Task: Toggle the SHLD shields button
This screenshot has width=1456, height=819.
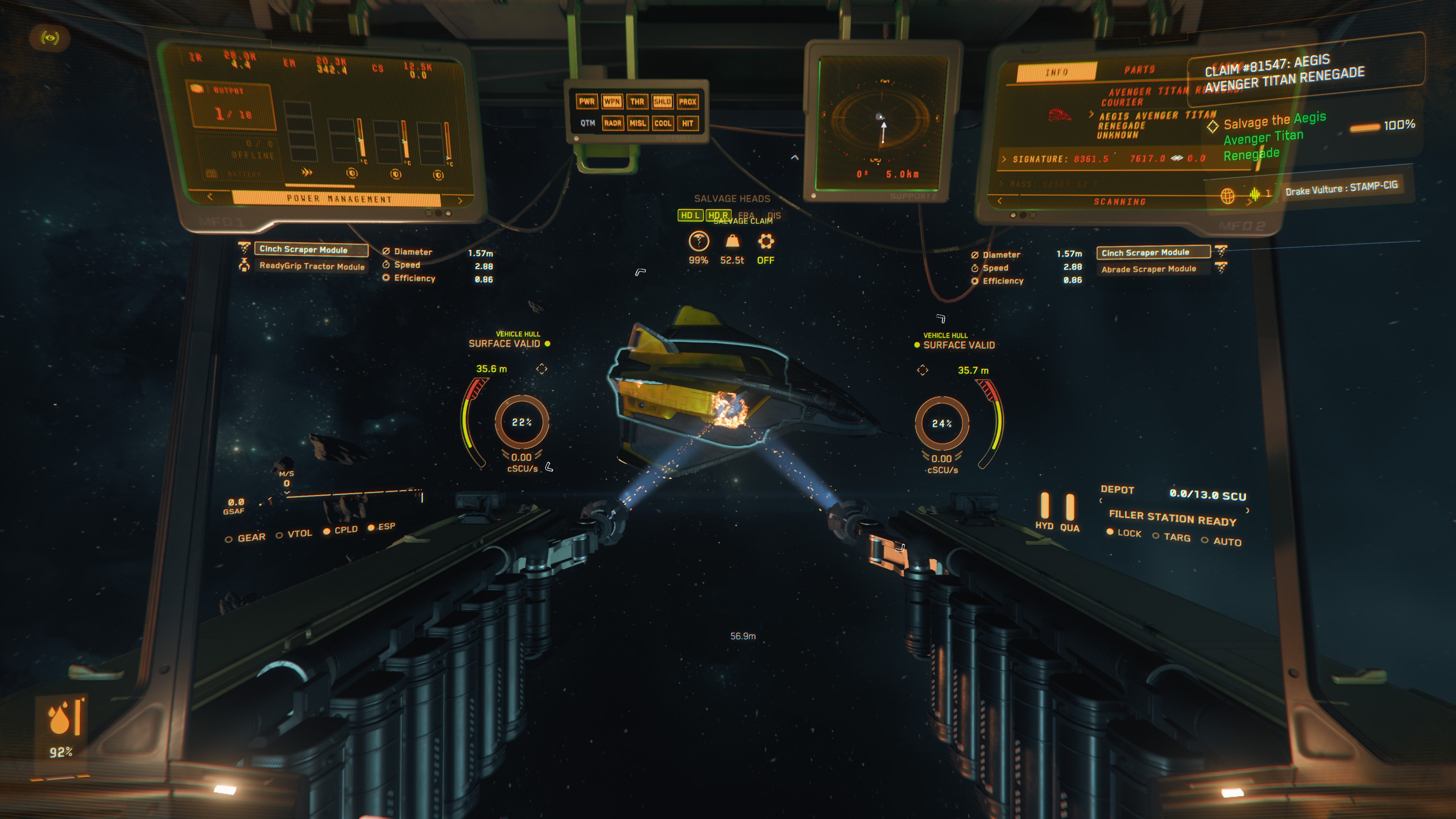Action: [662, 102]
